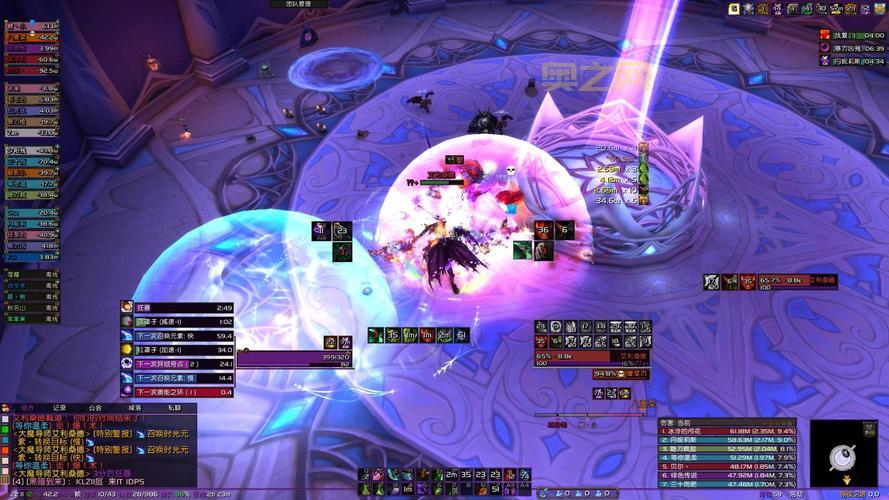The height and width of the screenshot is (500, 889).
Task: Click the minimap
Action: tap(842, 456)
